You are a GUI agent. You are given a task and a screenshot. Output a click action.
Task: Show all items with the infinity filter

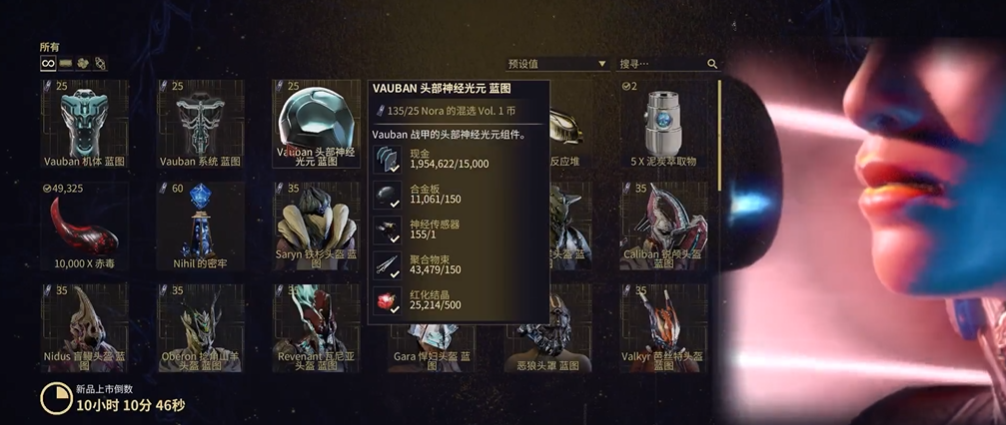coord(47,63)
